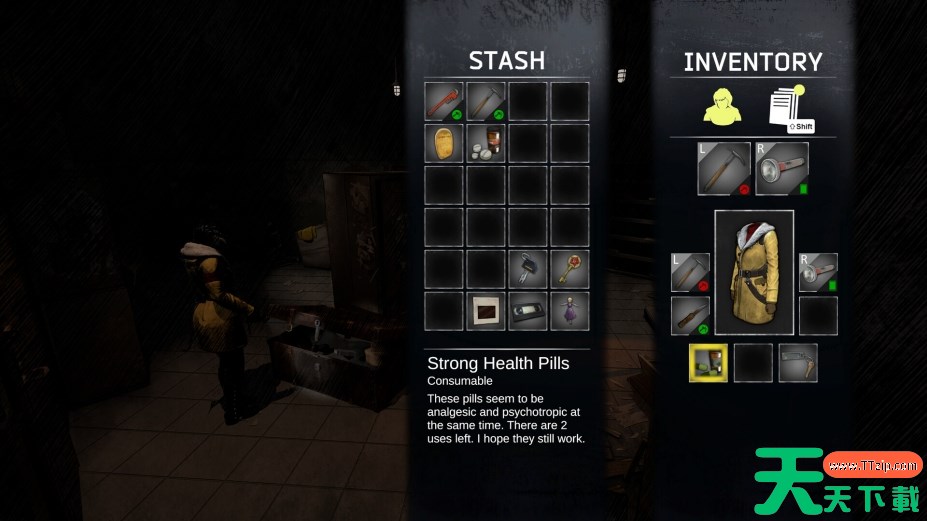Select the yellow fur-collar coat slot
The width and height of the screenshot is (927, 521).
754,272
